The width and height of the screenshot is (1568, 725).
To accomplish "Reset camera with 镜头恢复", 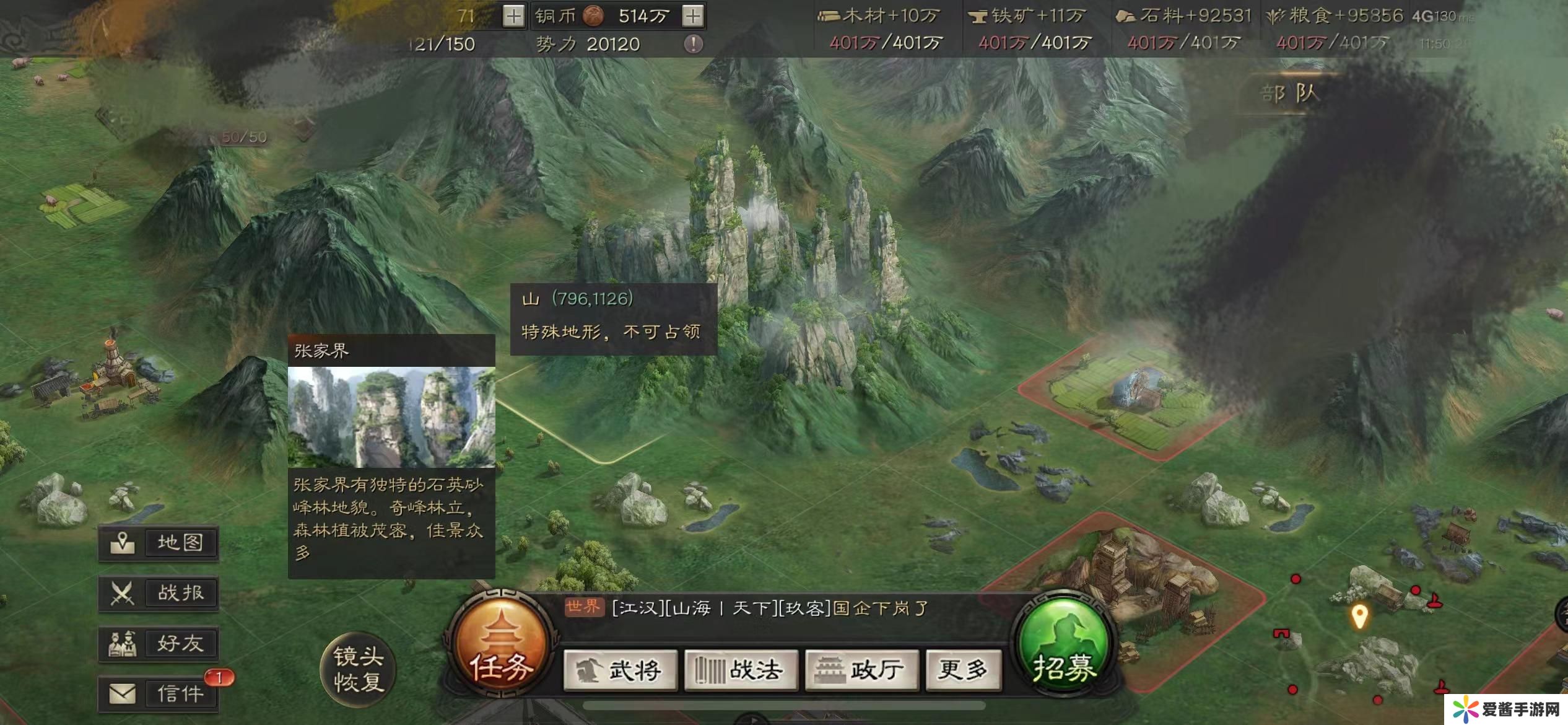I will click(x=359, y=669).
